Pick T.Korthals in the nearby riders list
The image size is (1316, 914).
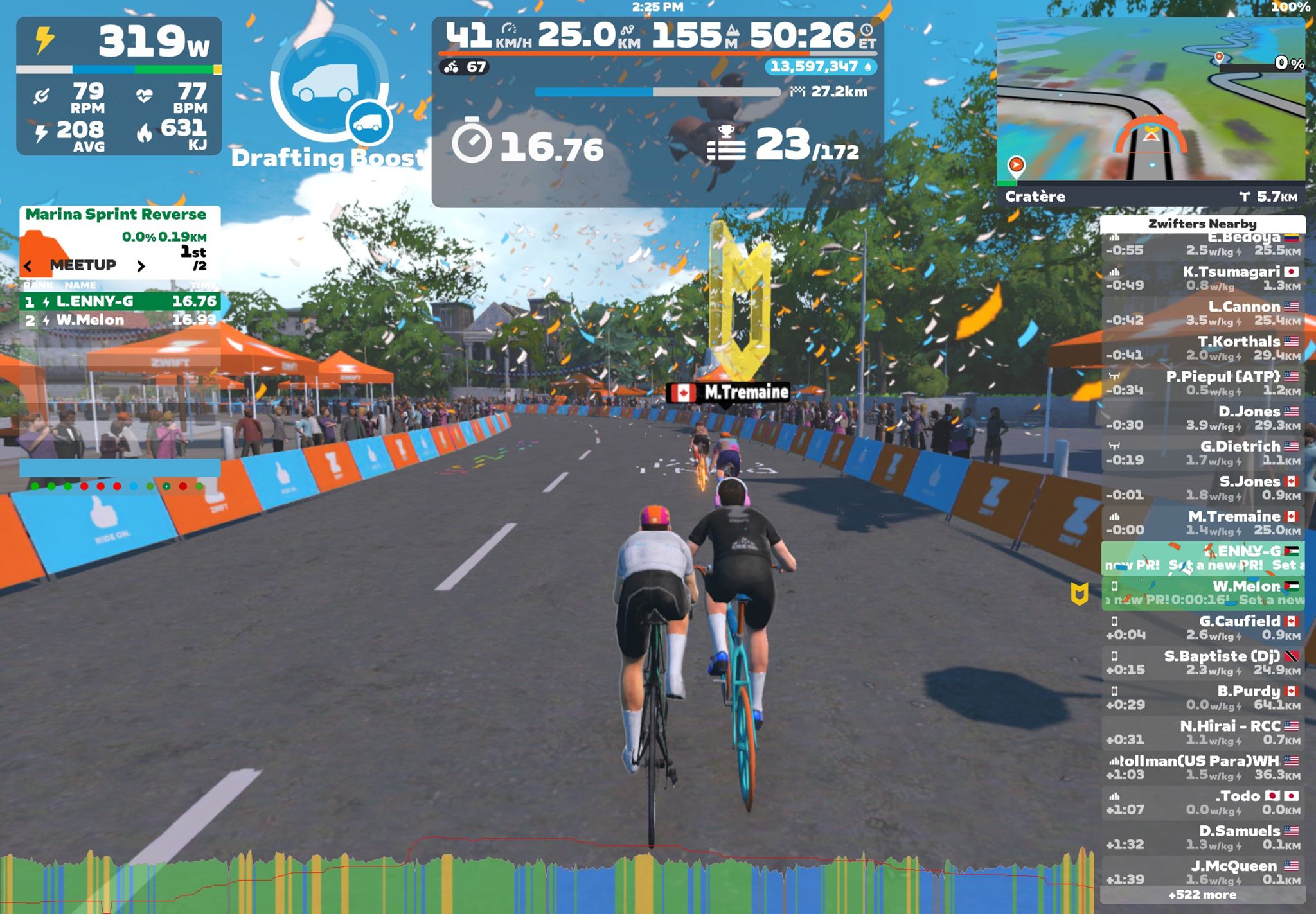(1202, 348)
